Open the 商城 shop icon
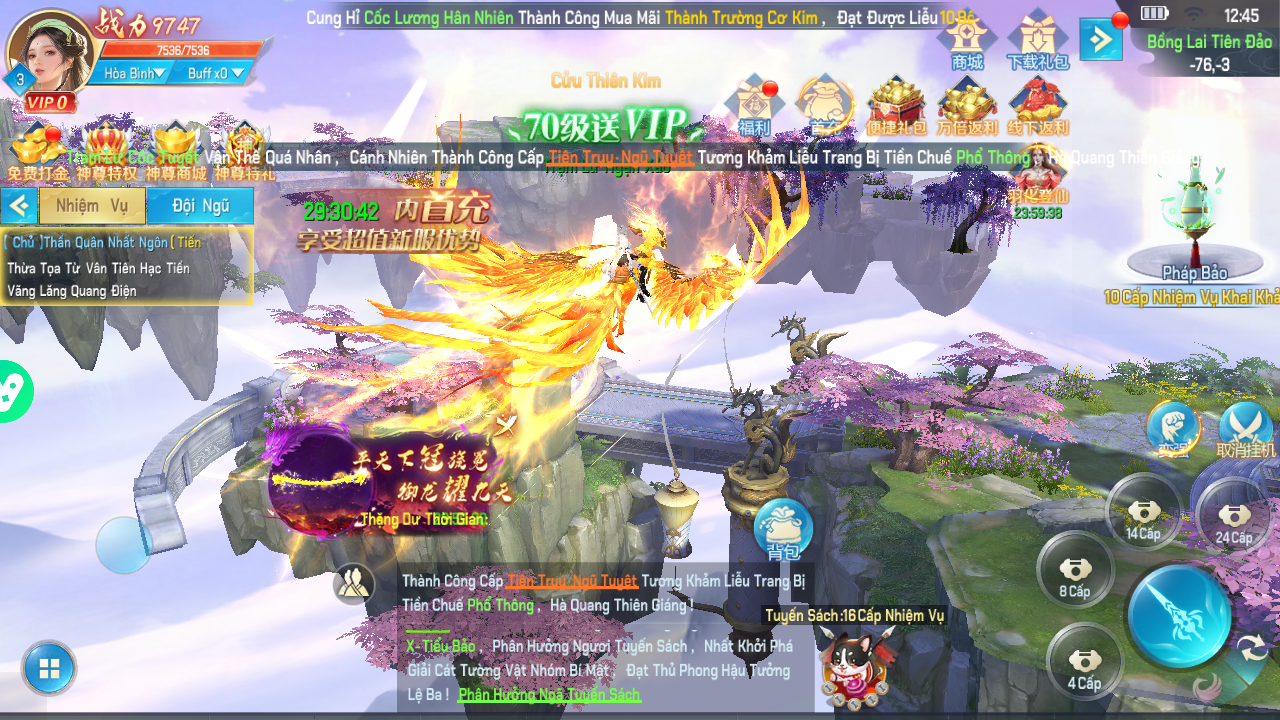 967,42
